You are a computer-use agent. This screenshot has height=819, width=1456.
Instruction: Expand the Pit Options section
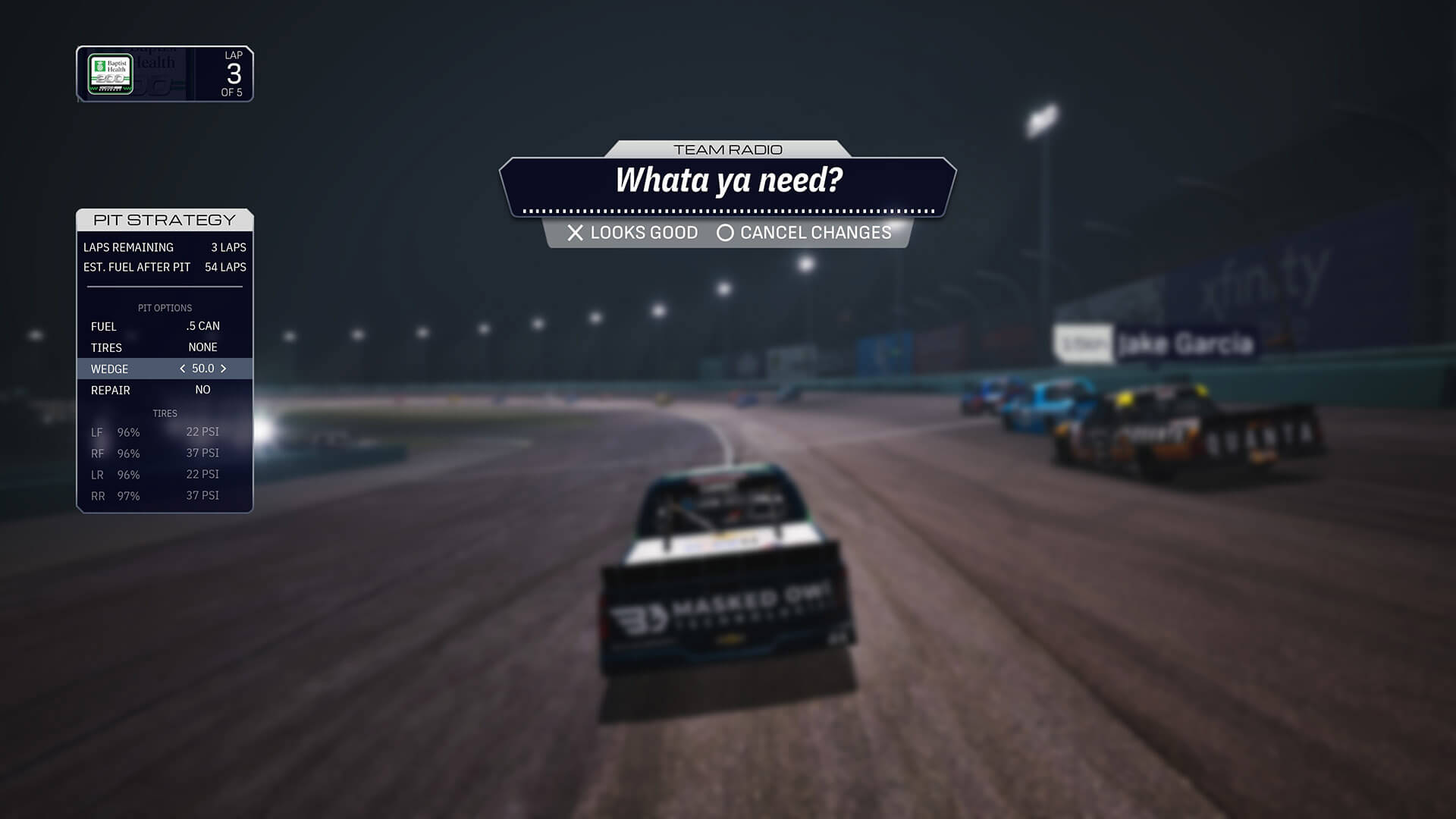coord(166,308)
